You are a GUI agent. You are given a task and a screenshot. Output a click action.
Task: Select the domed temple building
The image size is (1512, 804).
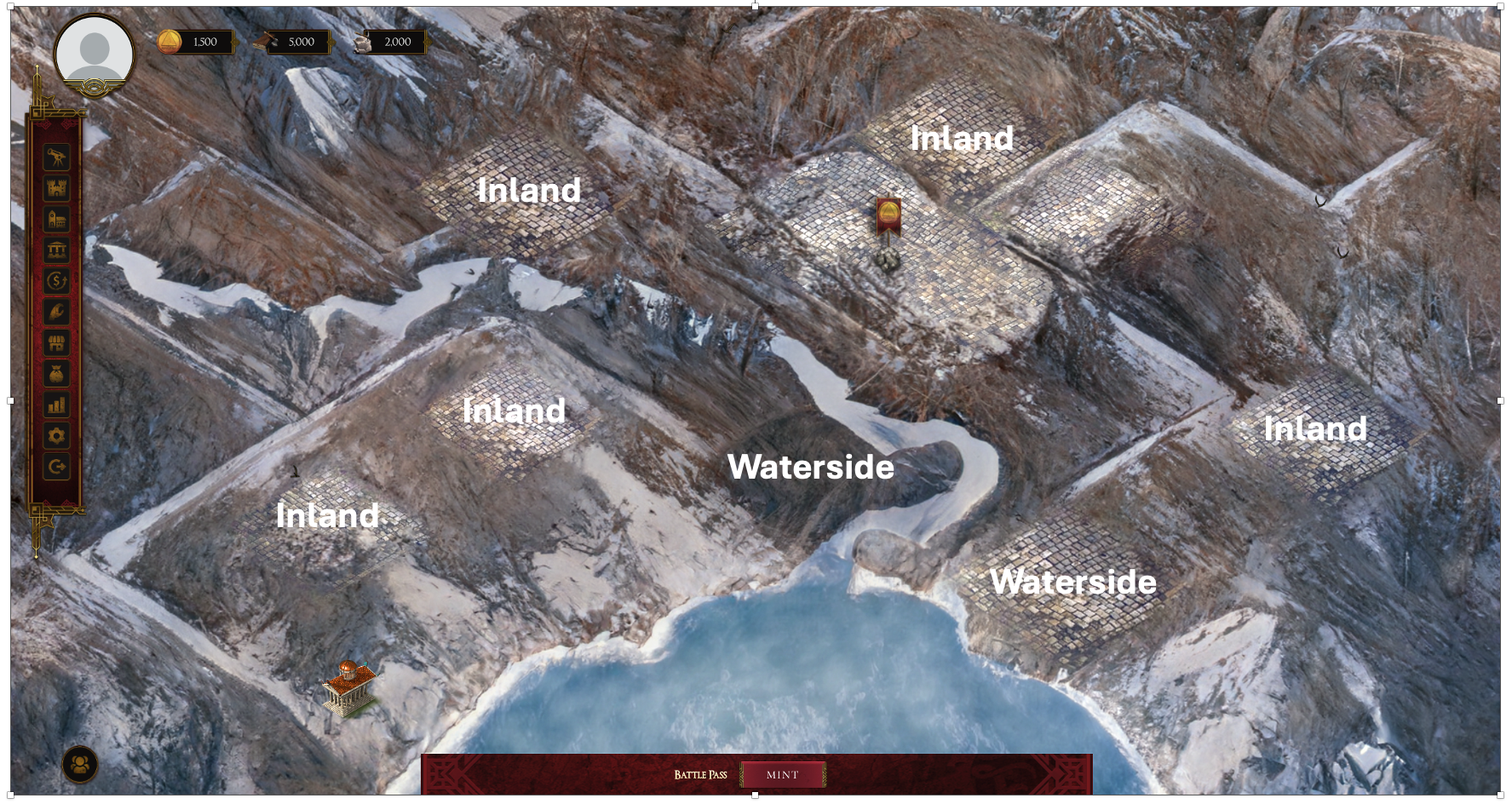tap(350, 688)
